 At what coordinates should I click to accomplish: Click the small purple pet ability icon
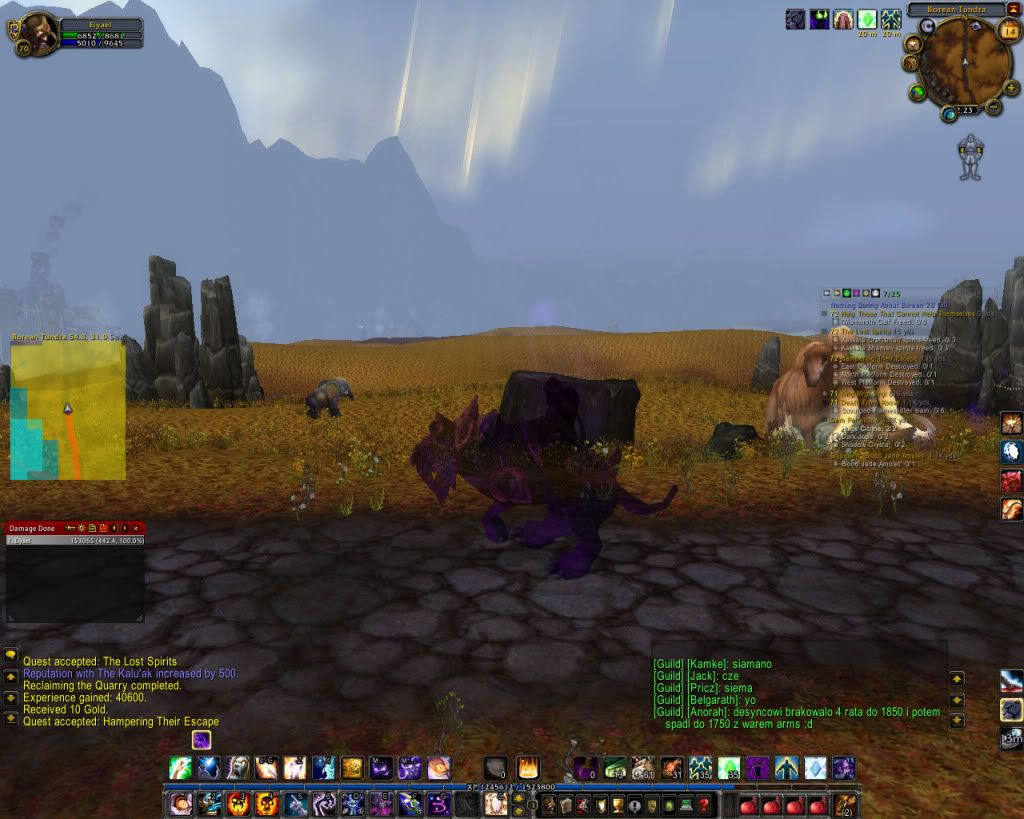201,740
